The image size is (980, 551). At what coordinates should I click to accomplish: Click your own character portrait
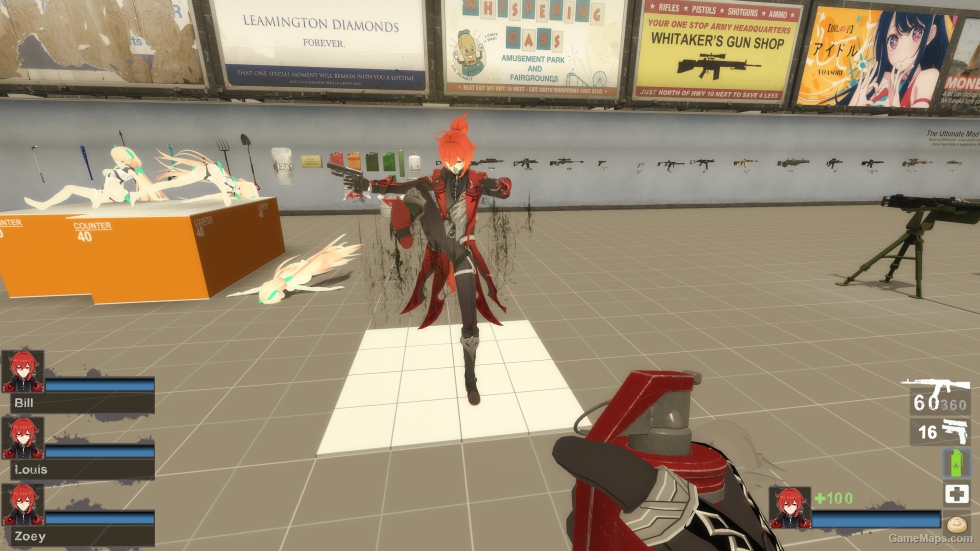[789, 506]
